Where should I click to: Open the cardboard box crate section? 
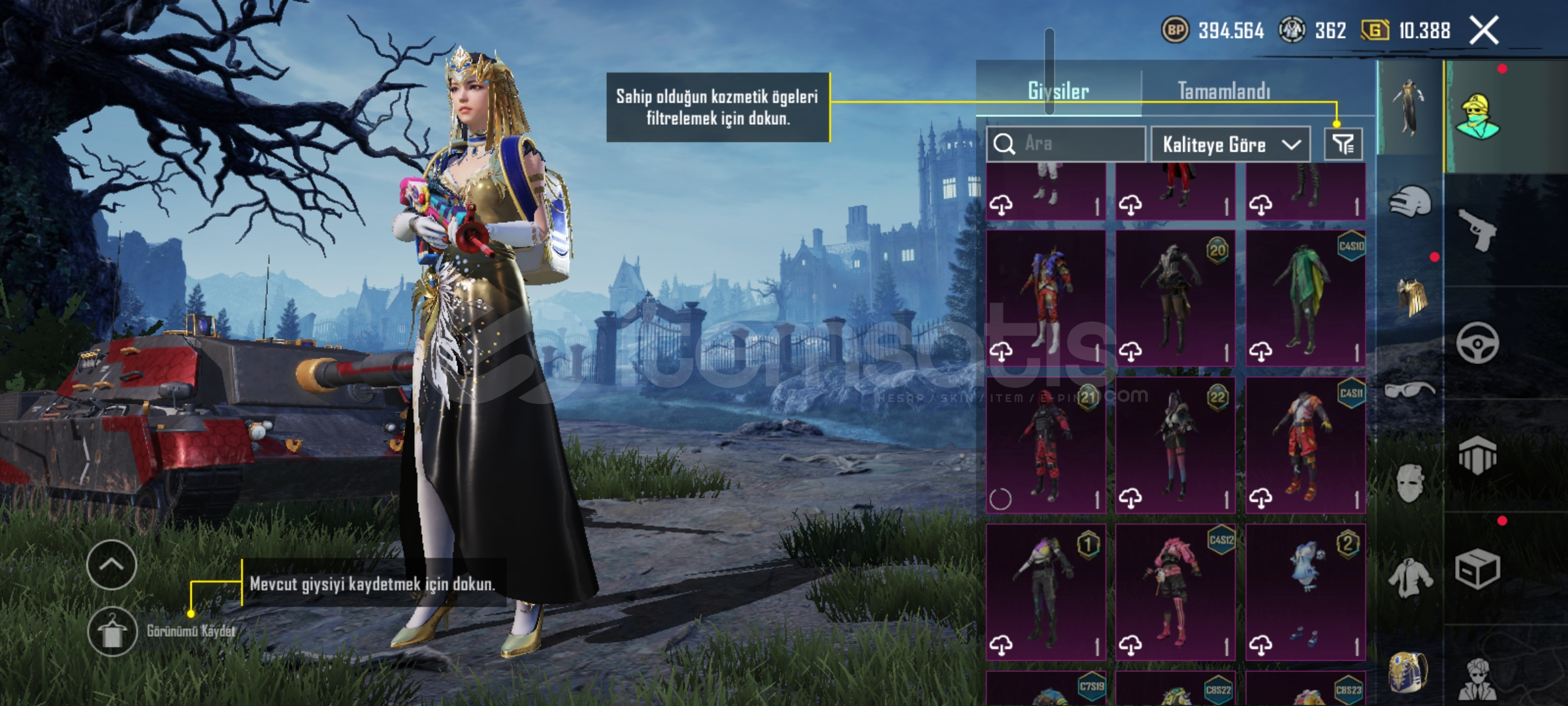pyautogui.click(x=1478, y=569)
